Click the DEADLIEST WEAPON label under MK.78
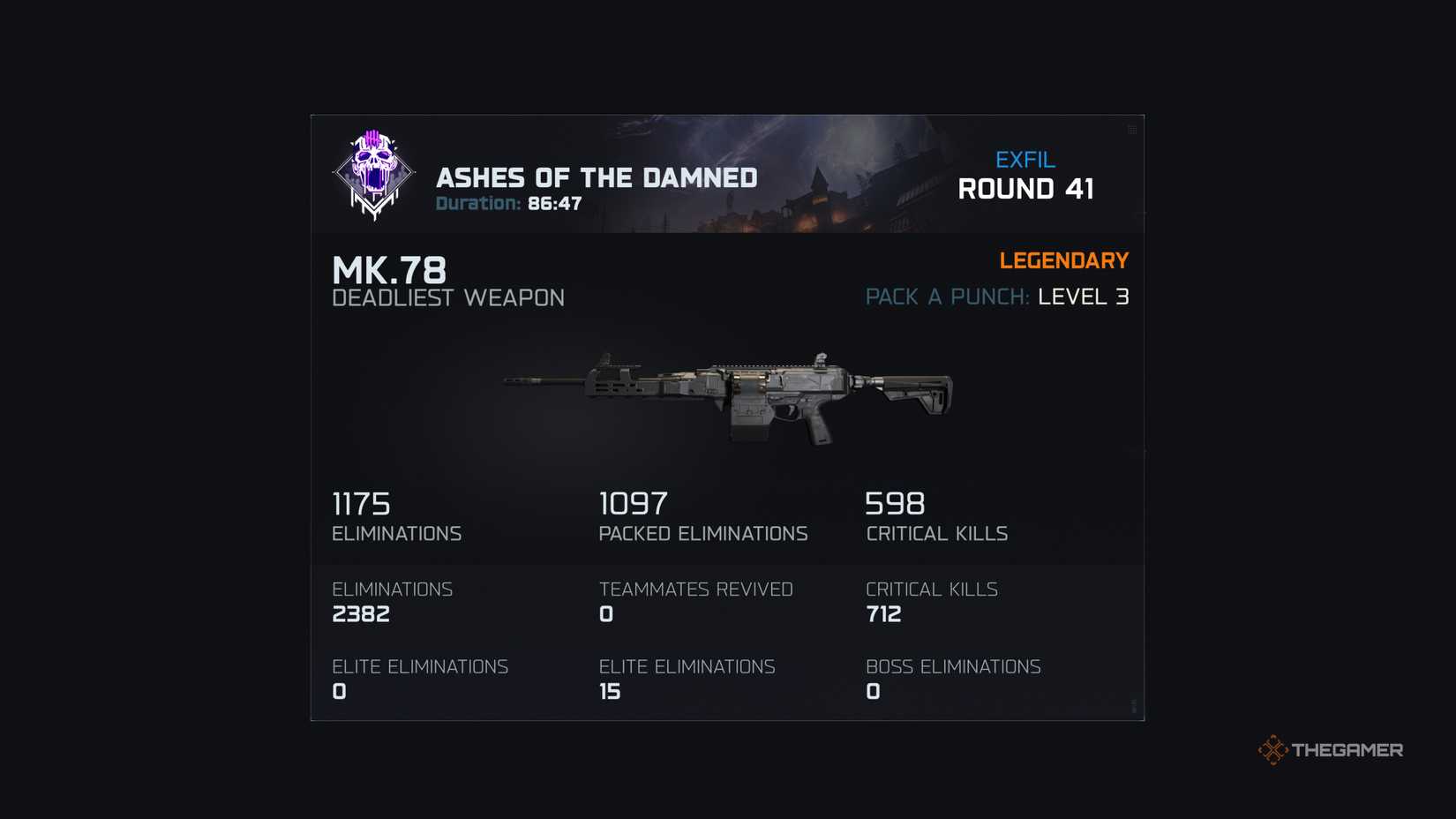 pos(448,298)
